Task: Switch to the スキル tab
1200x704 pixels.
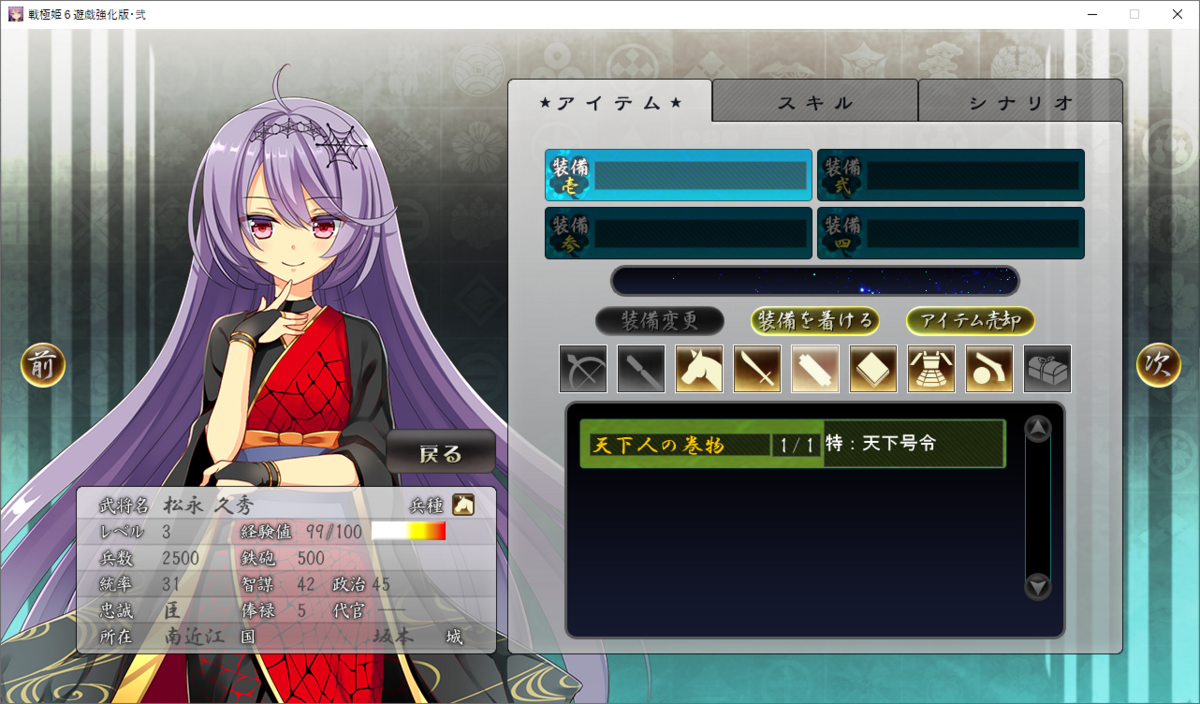Action: tap(815, 103)
